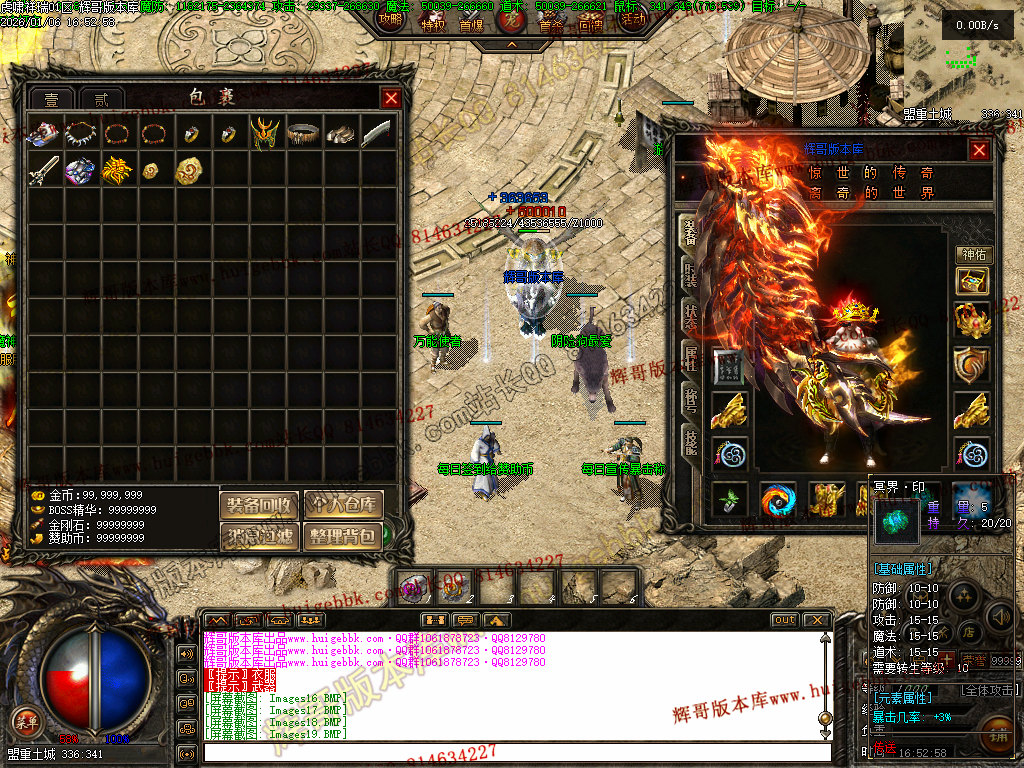Select the fang necklace in the inventory
The image size is (1024, 768).
[x=80, y=133]
